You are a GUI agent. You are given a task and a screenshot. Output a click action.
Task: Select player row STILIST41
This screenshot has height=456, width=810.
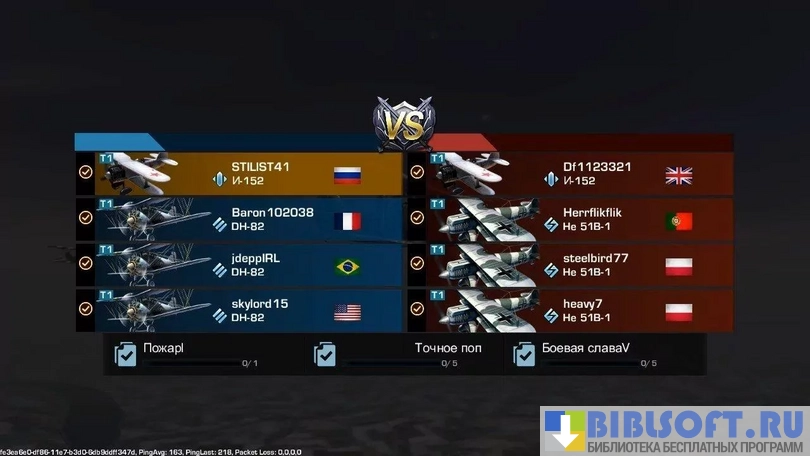[x=240, y=173]
